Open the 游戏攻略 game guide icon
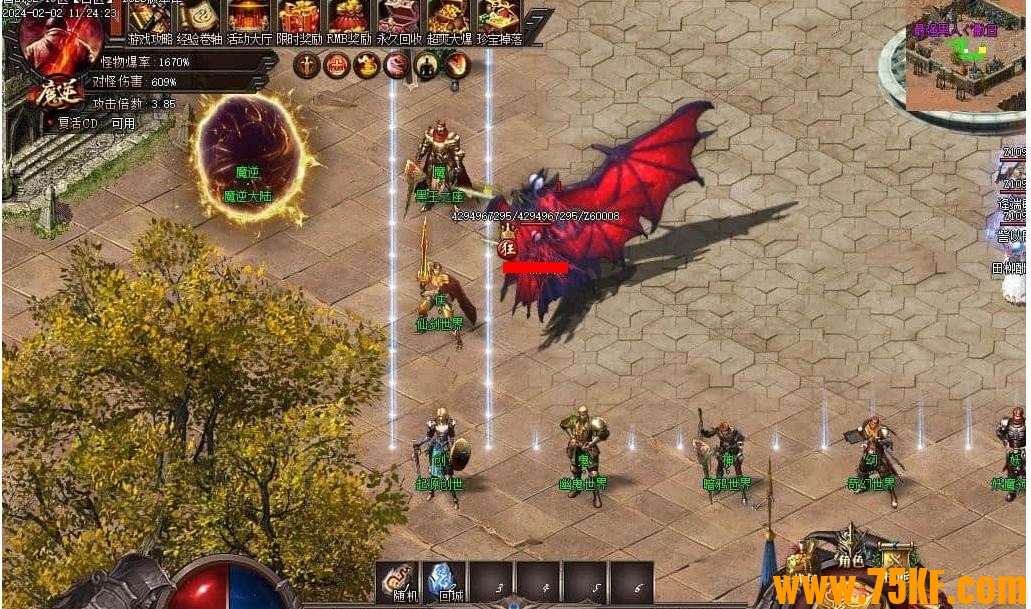 click(148, 19)
